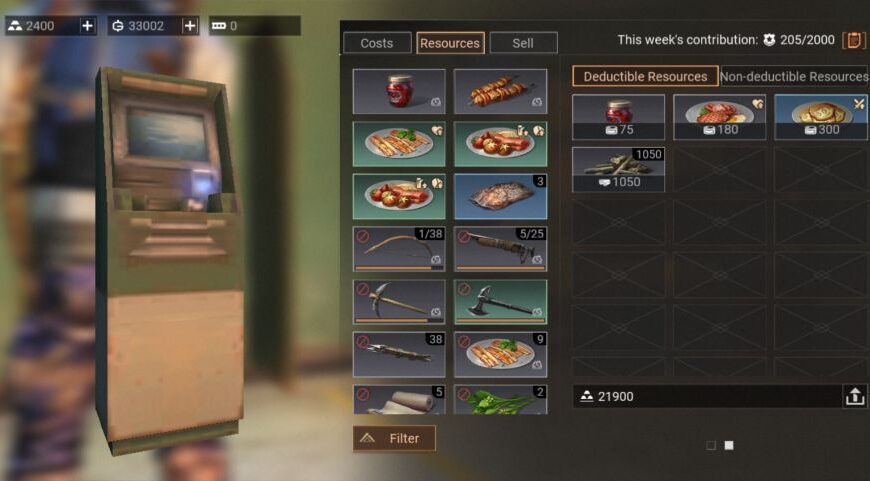
Task: Select the raw meat slot with 3
Action: pos(500,196)
